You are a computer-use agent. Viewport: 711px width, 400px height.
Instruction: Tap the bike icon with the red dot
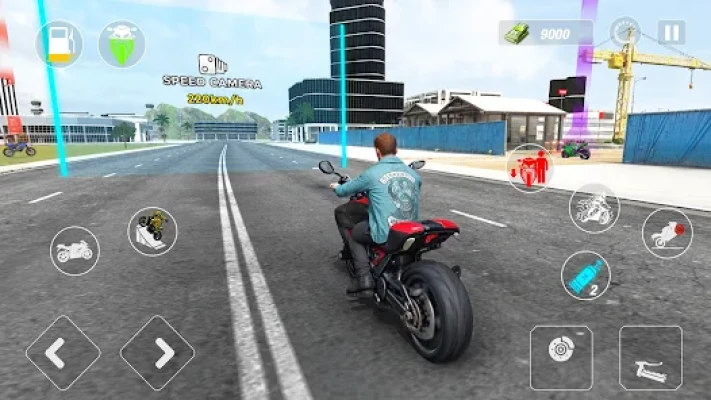(x=667, y=232)
